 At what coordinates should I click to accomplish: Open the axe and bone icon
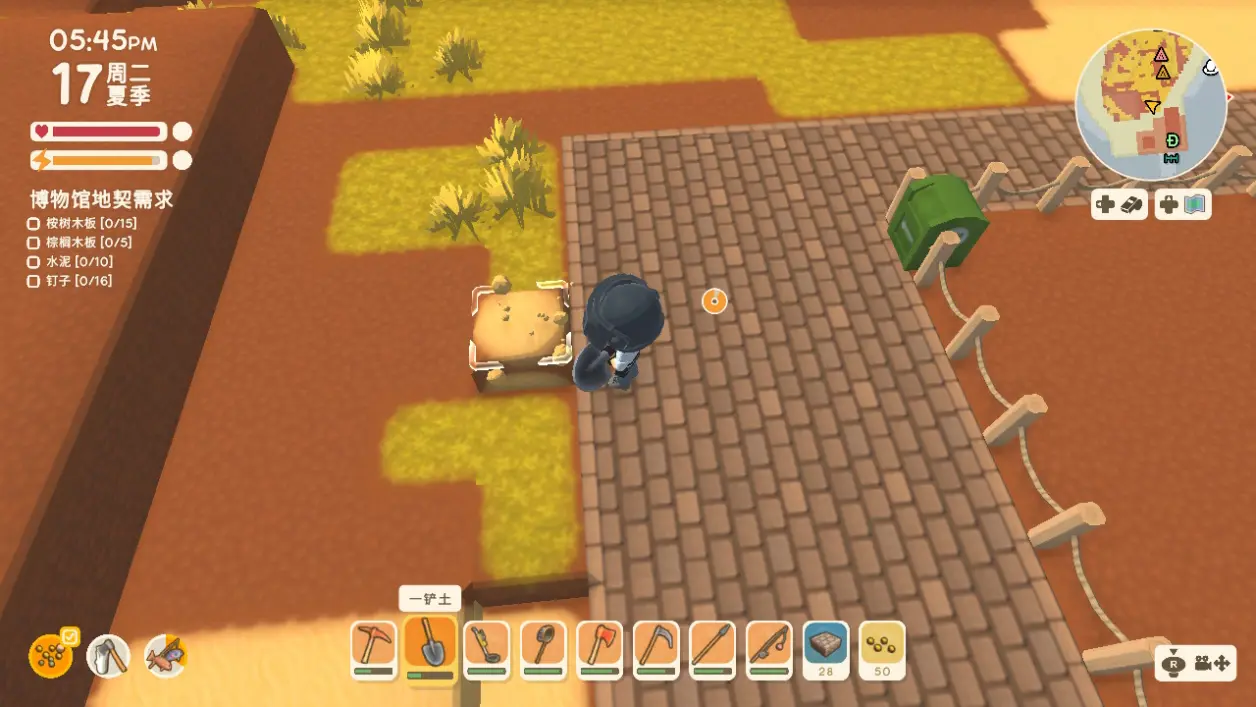pos(108,656)
